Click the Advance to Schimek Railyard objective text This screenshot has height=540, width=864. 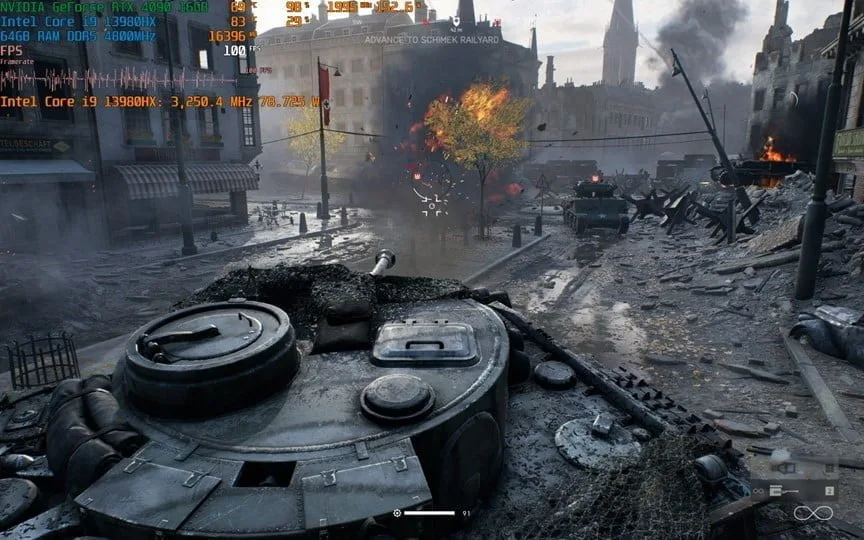pos(431,40)
